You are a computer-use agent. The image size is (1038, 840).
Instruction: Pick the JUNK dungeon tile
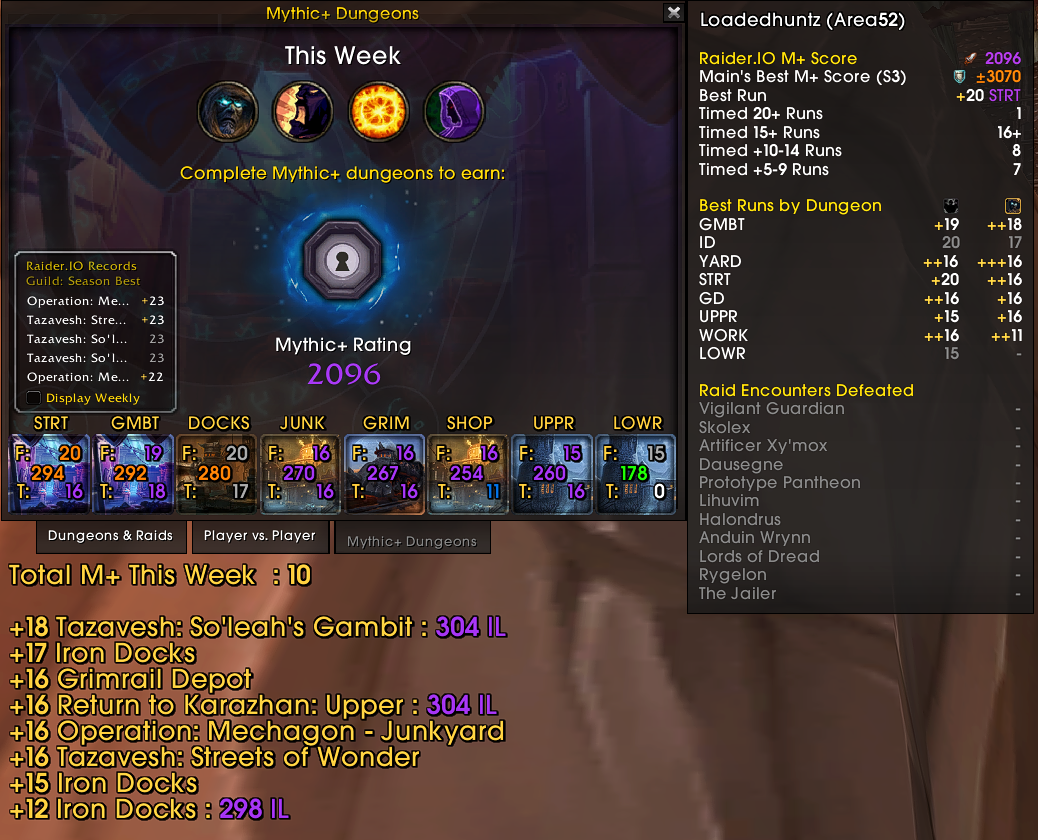coord(302,473)
